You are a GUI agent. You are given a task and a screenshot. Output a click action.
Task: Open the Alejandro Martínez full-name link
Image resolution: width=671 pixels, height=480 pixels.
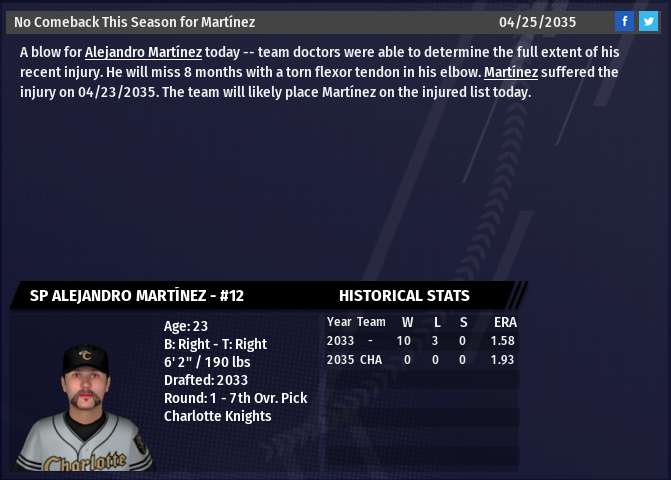coord(143,52)
